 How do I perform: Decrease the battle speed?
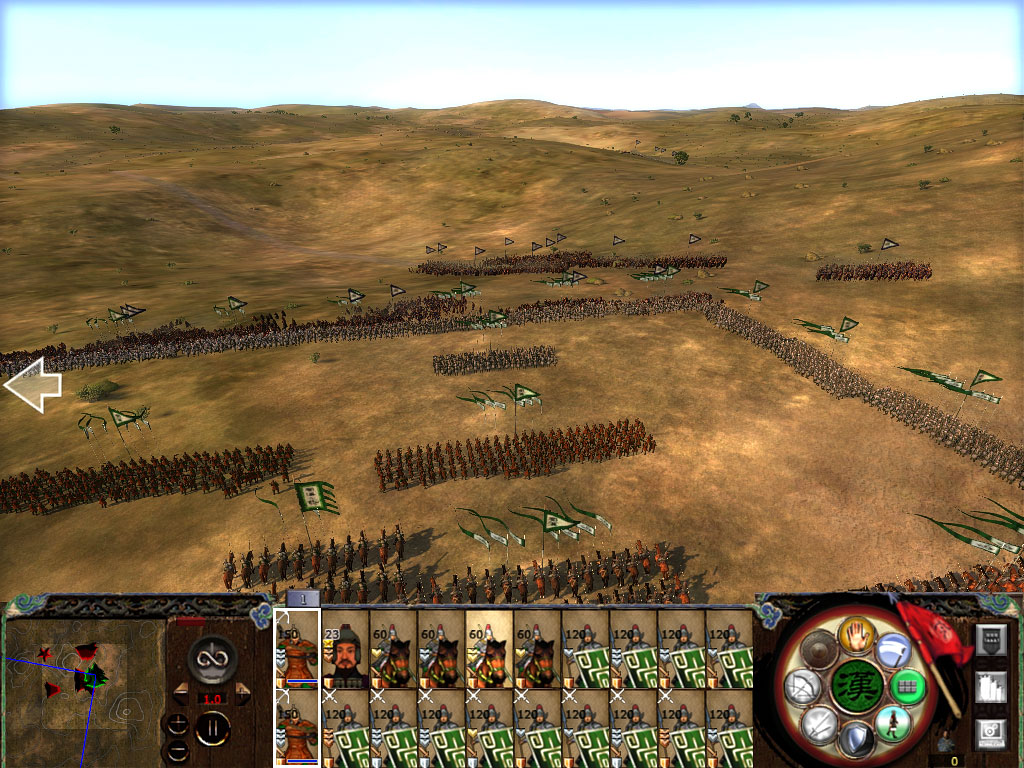coord(182,694)
